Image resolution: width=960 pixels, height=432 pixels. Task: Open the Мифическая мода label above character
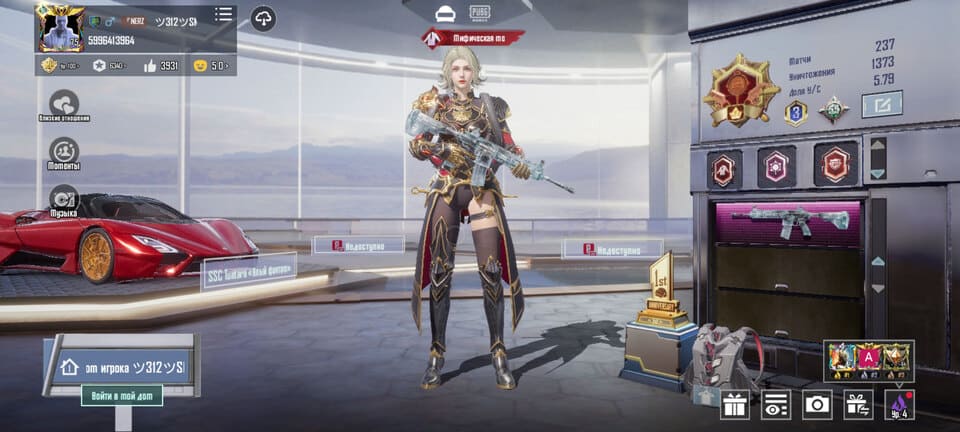point(474,38)
